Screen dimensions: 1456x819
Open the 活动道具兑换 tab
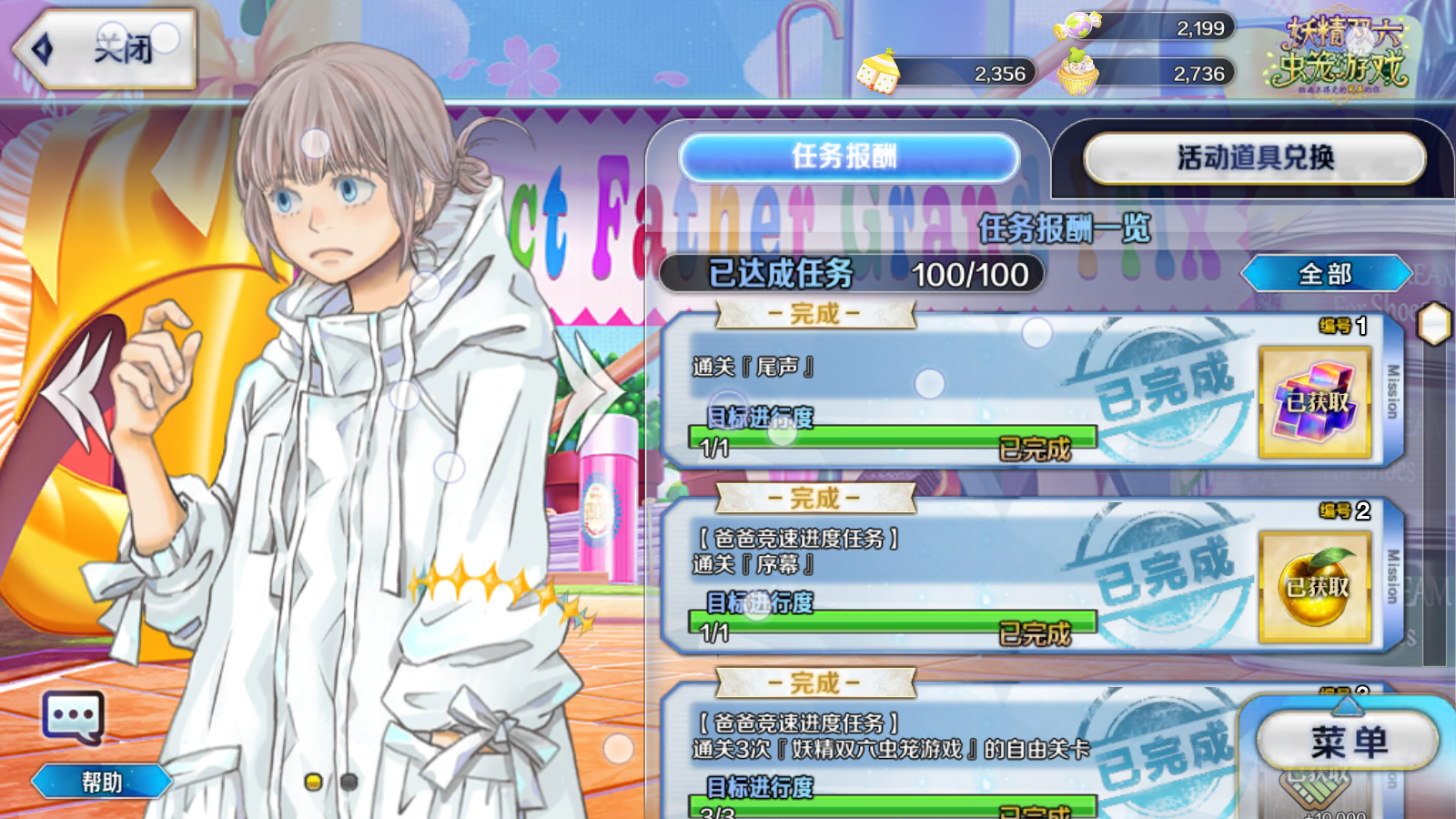click(x=1254, y=158)
